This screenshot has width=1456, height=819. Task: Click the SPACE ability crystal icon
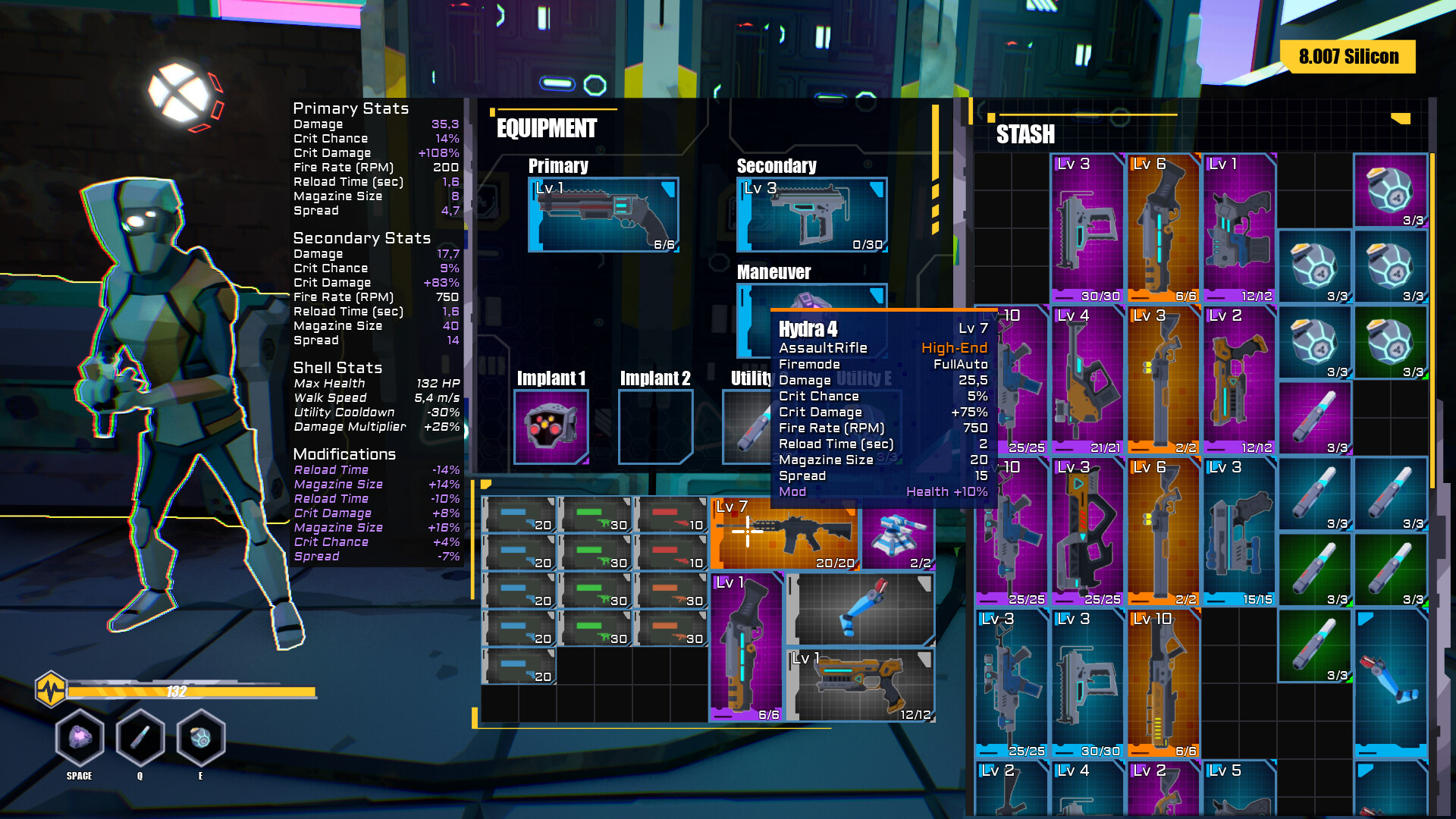(x=79, y=737)
